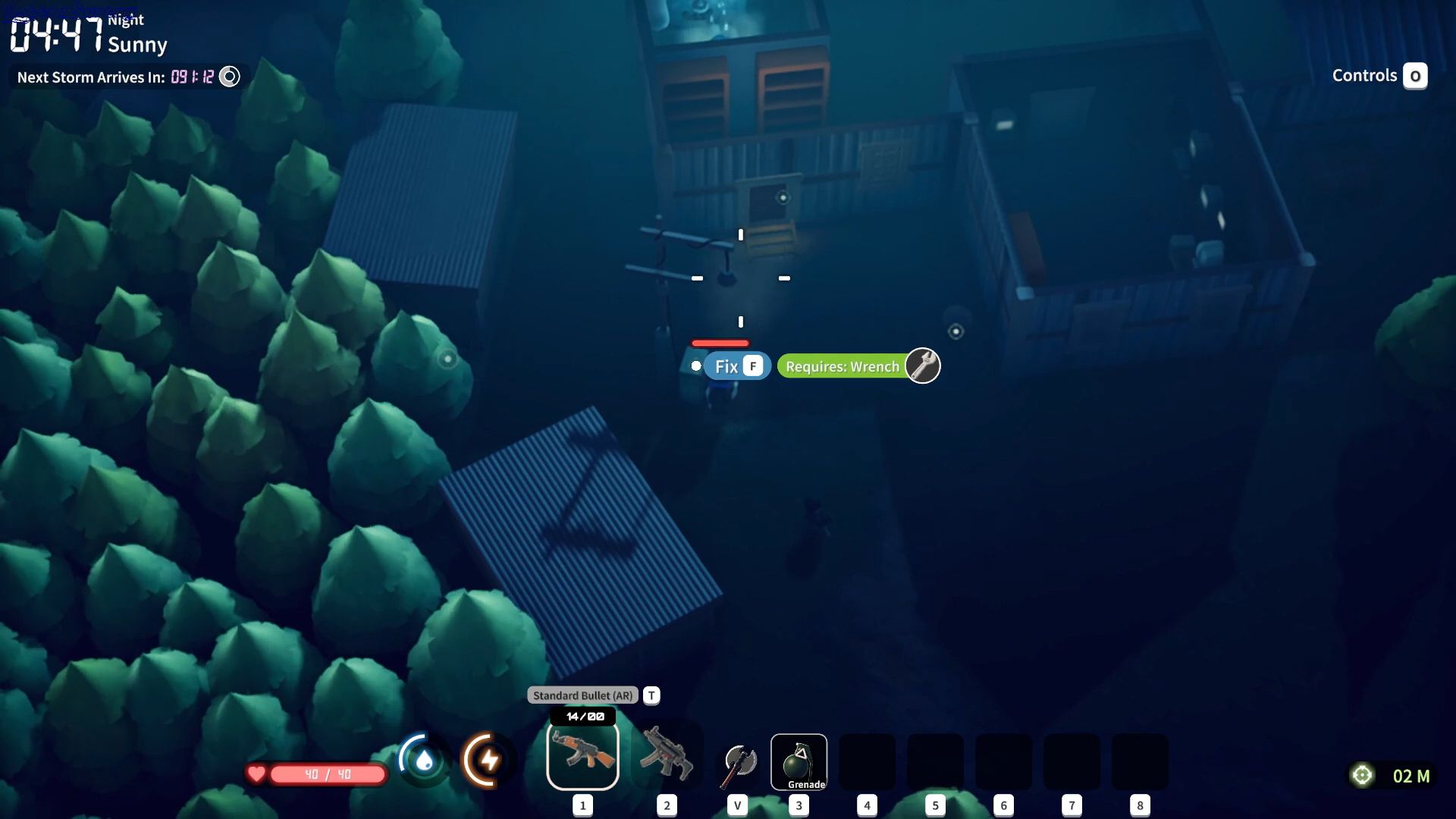Viewport: 1456px width, 819px height.
Task: Click the green waypoint icon beside 02 M
Action: pos(1363,774)
